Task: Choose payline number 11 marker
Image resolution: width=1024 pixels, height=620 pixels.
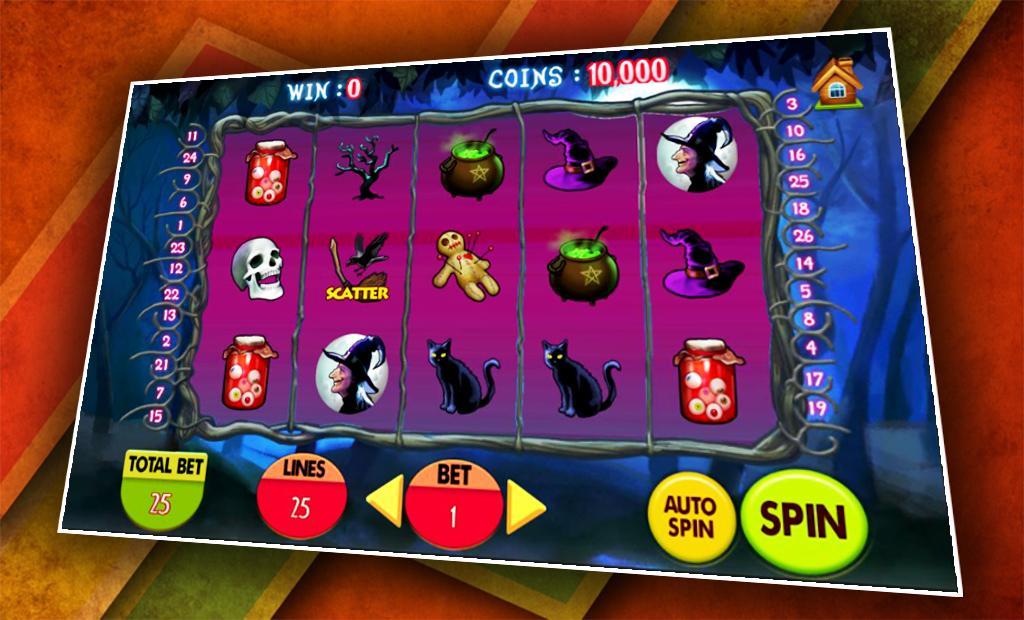Action: point(192,136)
